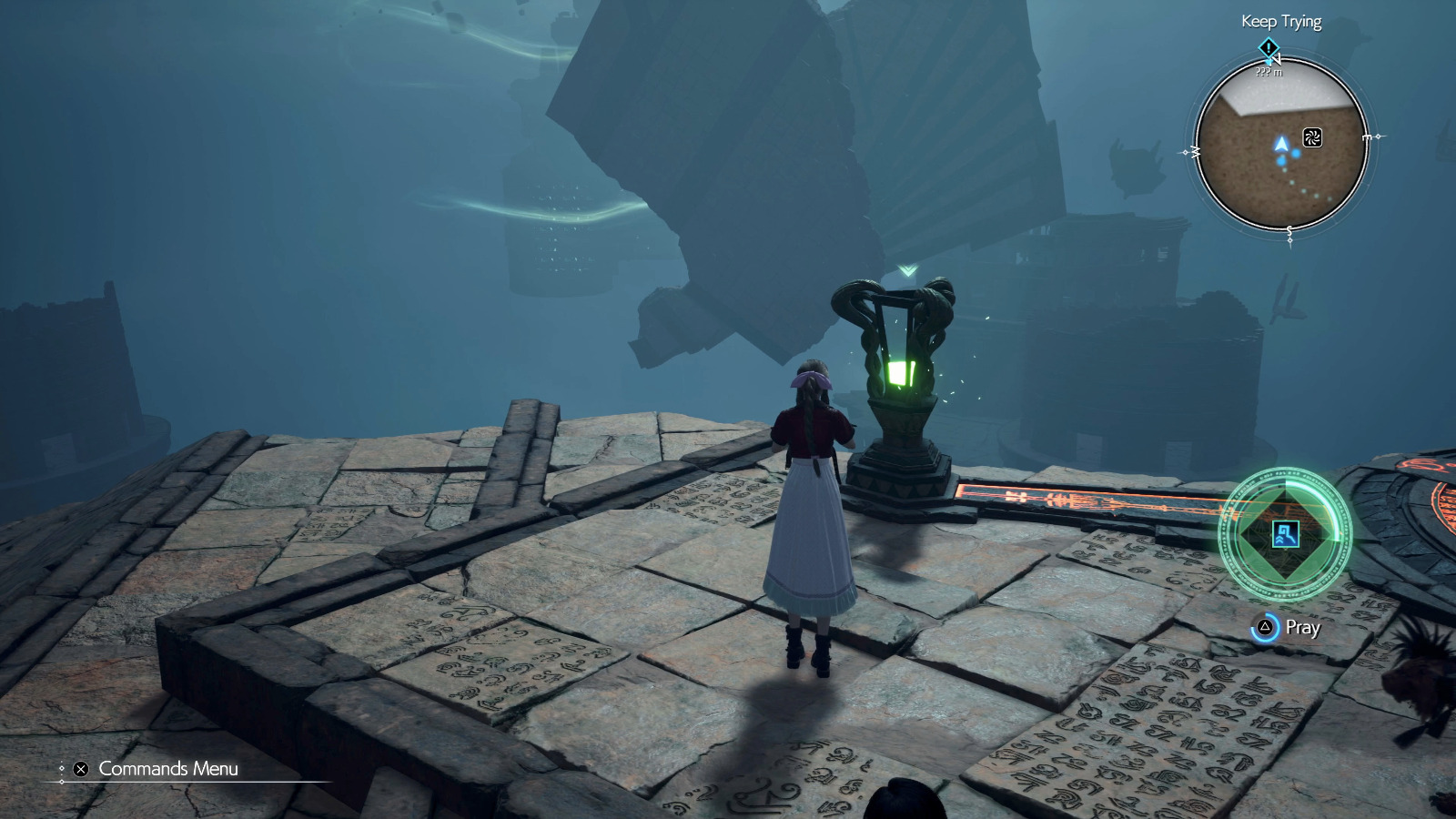The height and width of the screenshot is (819, 1456).
Task: Click the exclamation mark inside the quest diamond
Action: pos(1269,48)
